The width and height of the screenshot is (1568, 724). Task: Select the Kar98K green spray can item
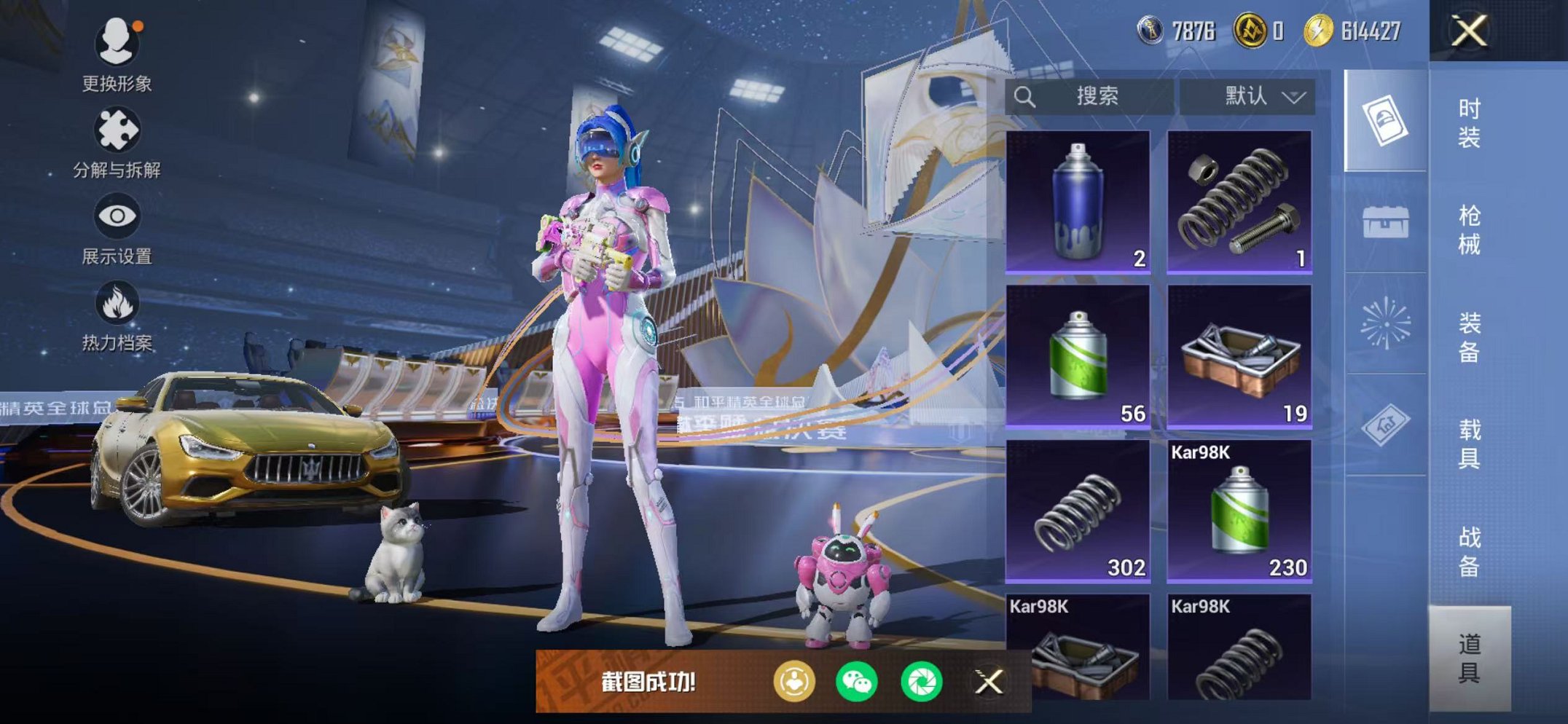(1239, 511)
